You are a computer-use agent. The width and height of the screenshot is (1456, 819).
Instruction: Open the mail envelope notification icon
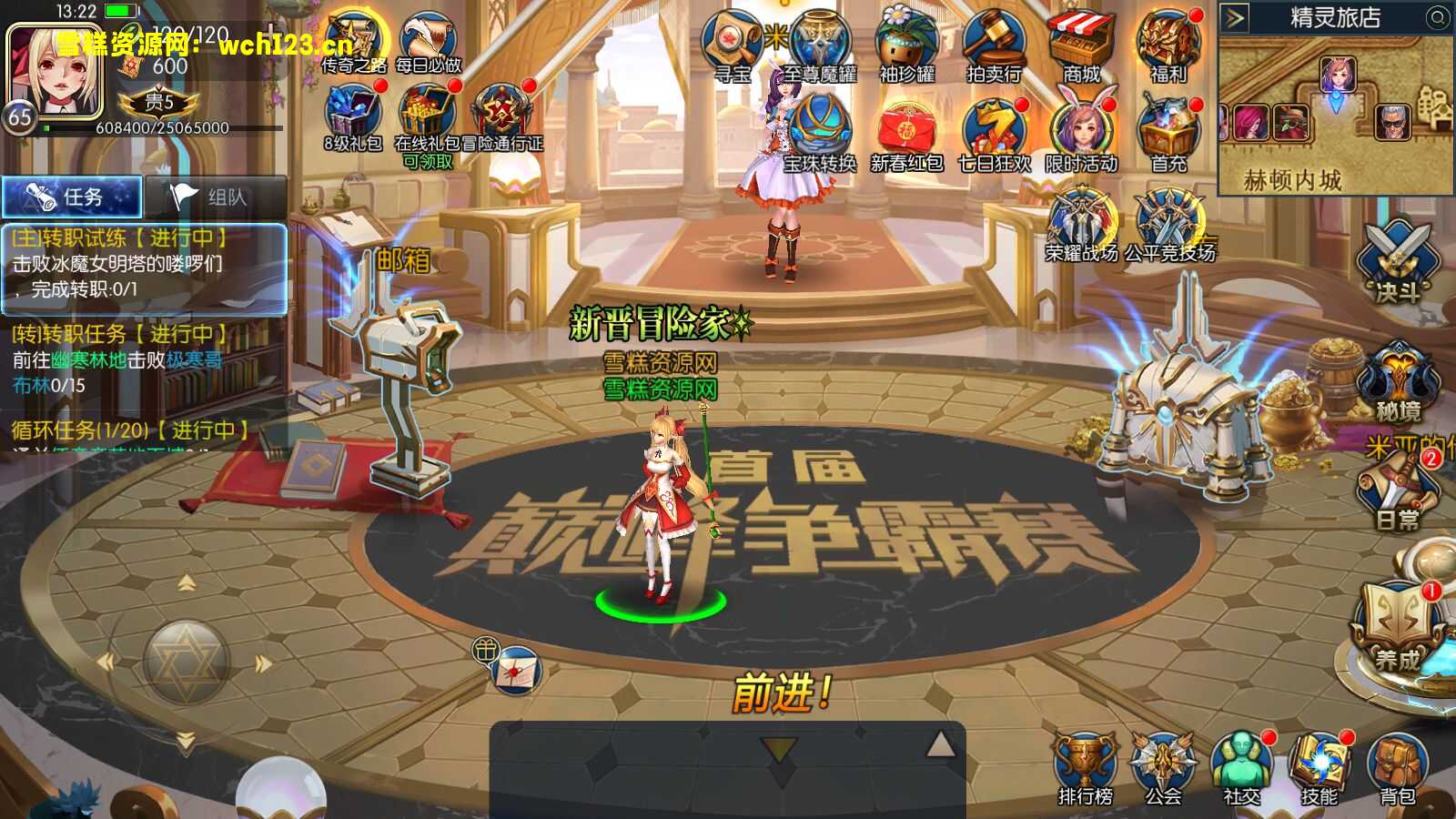(x=516, y=671)
